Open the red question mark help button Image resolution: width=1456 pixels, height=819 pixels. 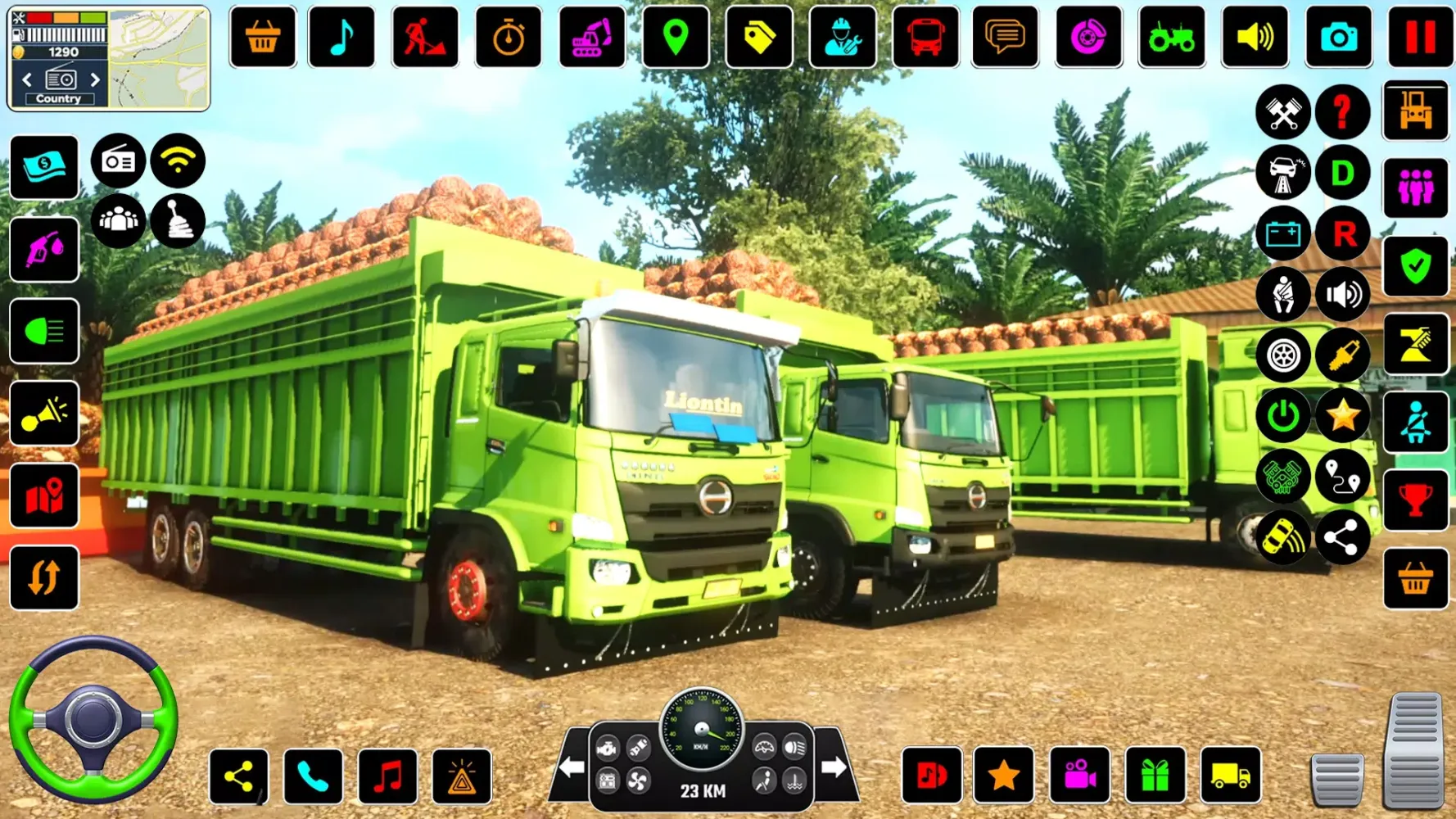pyautogui.click(x=1342, y=111)
